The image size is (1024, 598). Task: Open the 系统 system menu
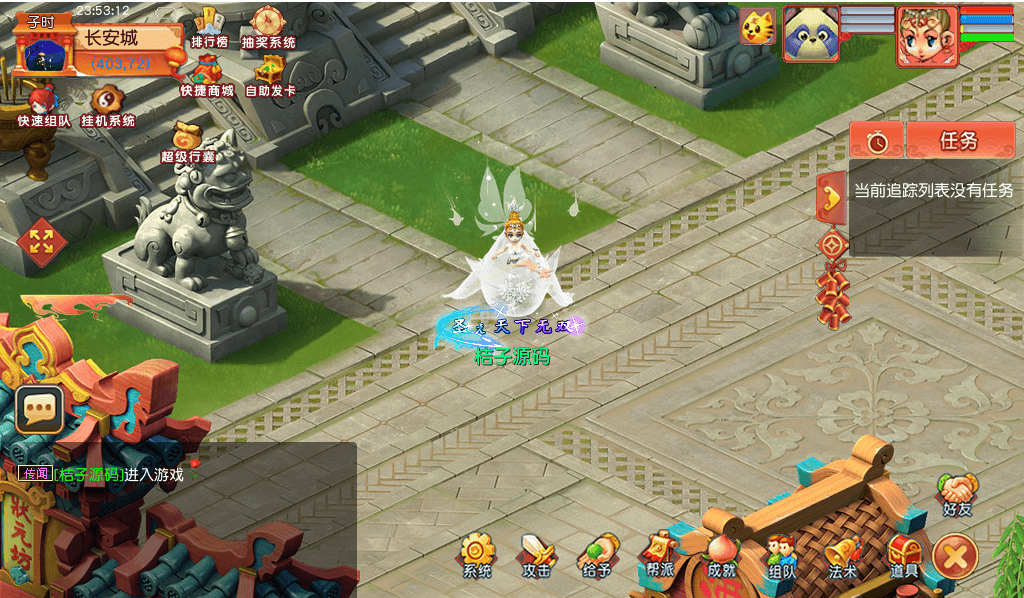pos(477,553)
